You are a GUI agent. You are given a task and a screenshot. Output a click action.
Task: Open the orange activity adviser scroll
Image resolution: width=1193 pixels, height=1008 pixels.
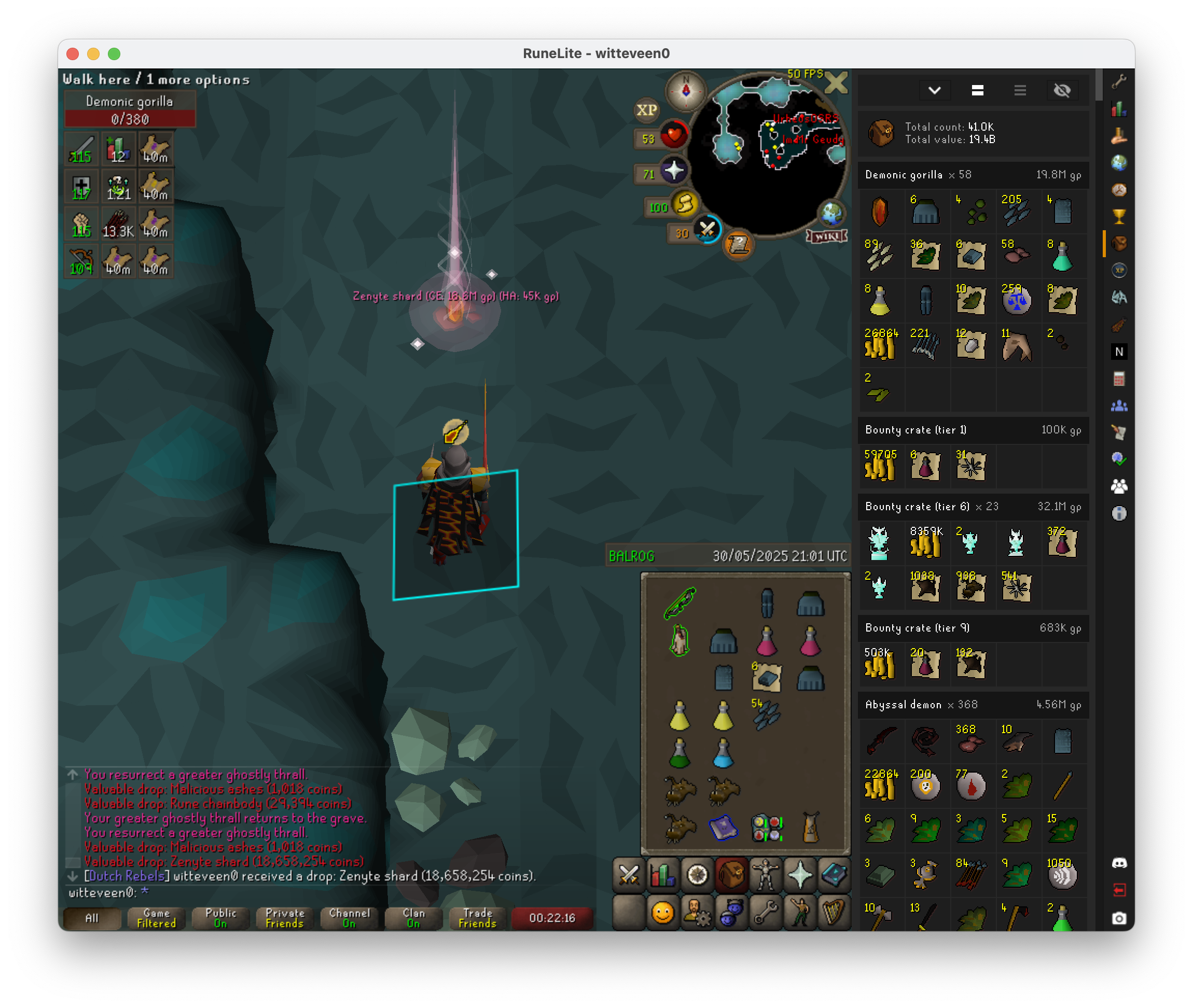[738, 245]
